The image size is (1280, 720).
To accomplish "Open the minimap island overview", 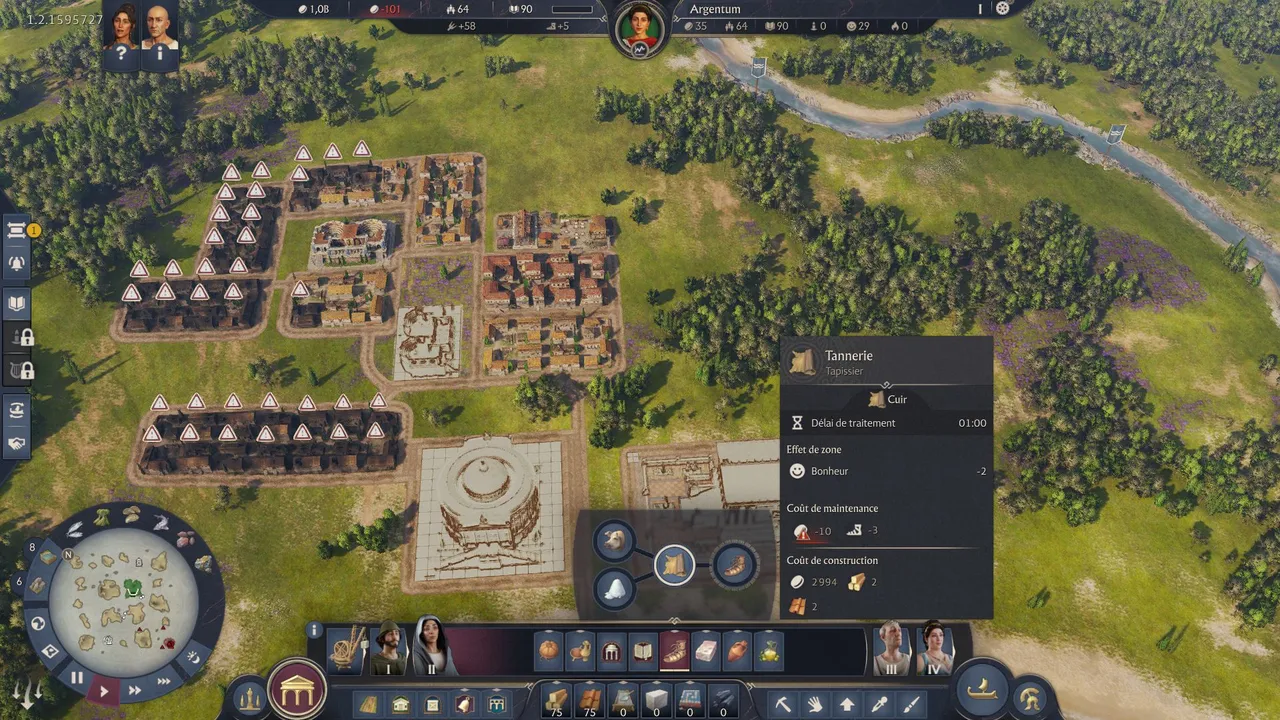I will coord(124,602).
